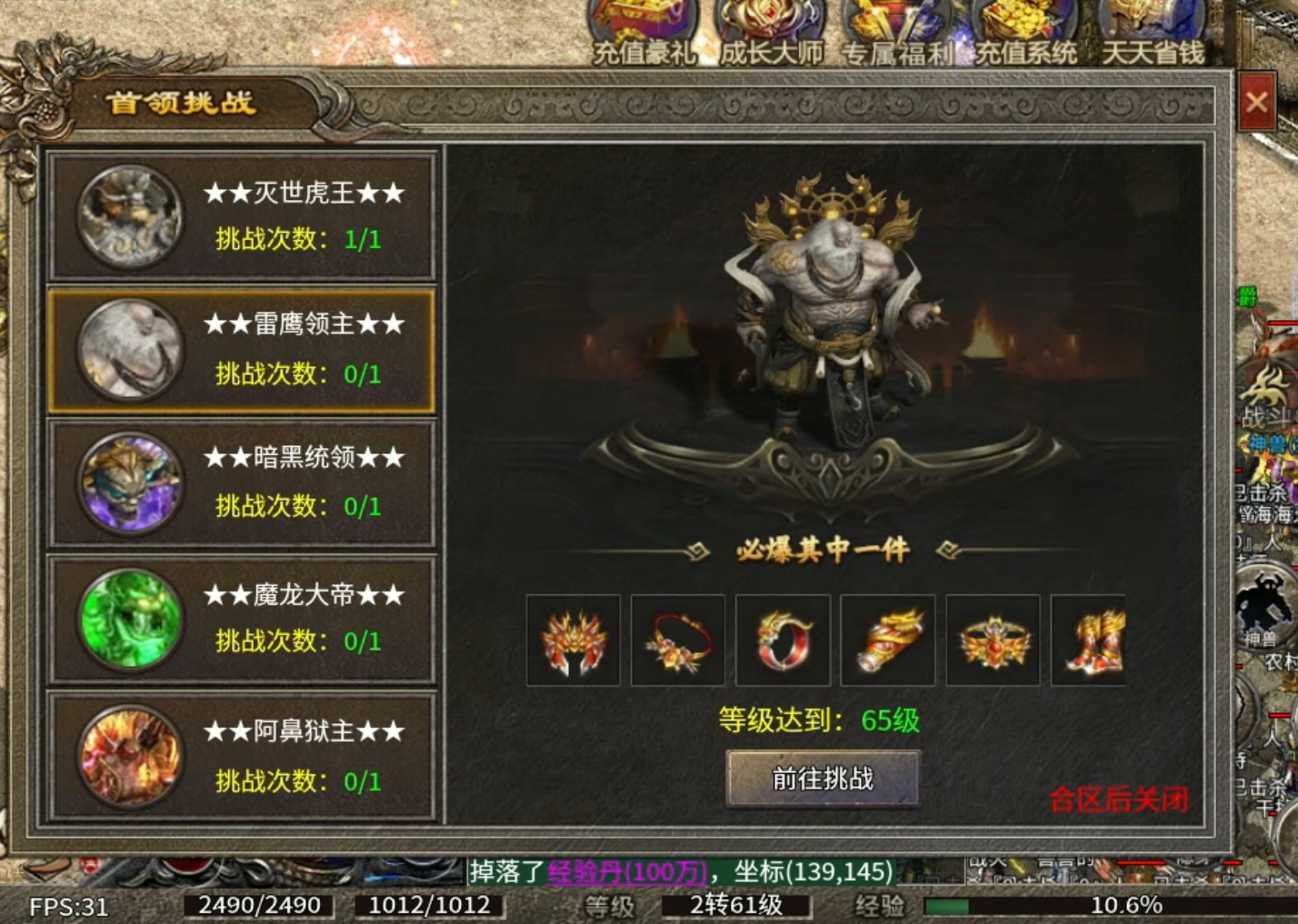
Task: Open the 神兽 divine beast icon
Action: [x=1263, y=604]
